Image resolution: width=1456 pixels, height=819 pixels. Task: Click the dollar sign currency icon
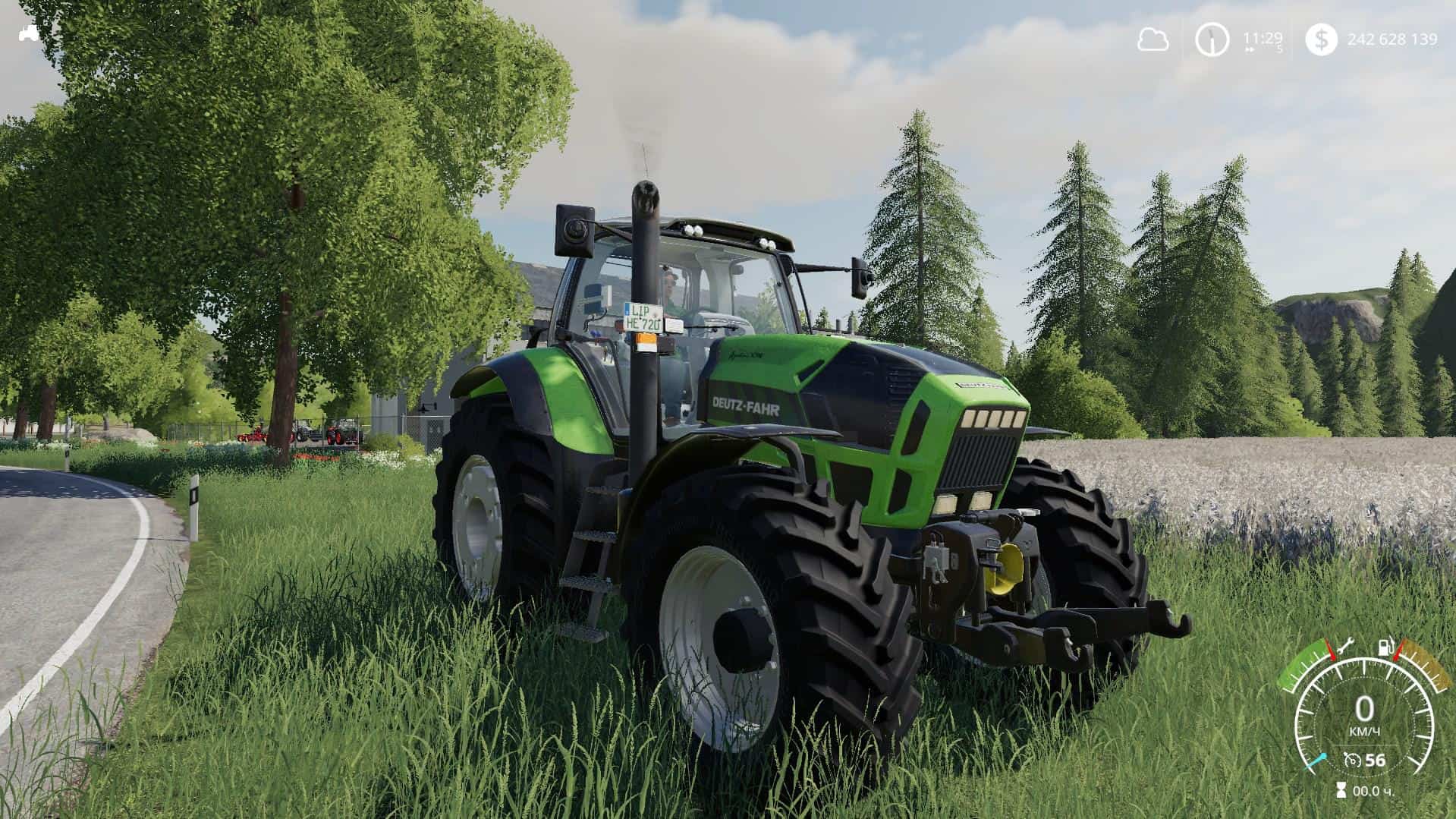pyautogui.click(x=1322, y=40)
